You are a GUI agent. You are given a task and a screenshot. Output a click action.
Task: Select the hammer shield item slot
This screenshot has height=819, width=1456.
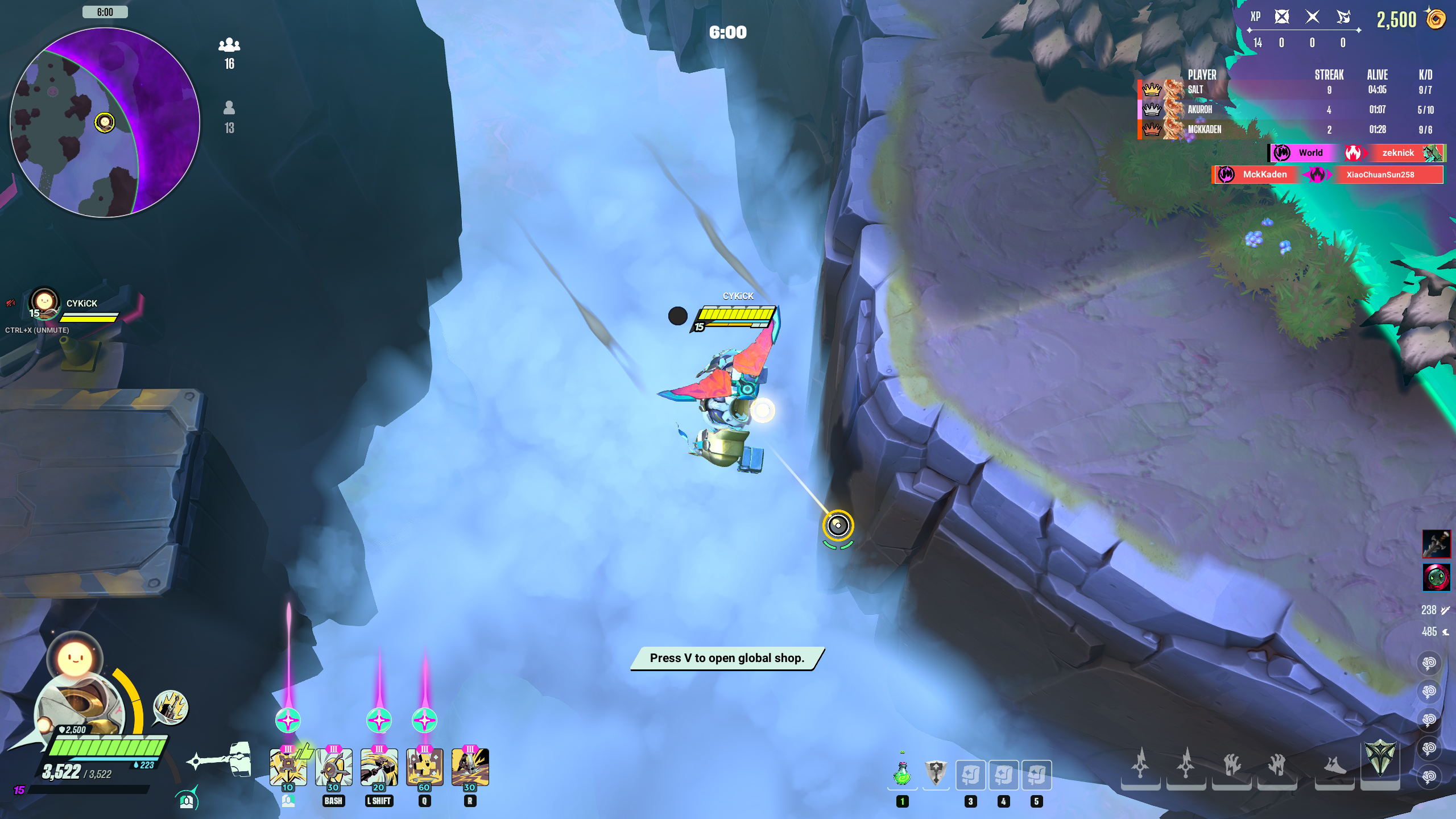coord(936,773)
